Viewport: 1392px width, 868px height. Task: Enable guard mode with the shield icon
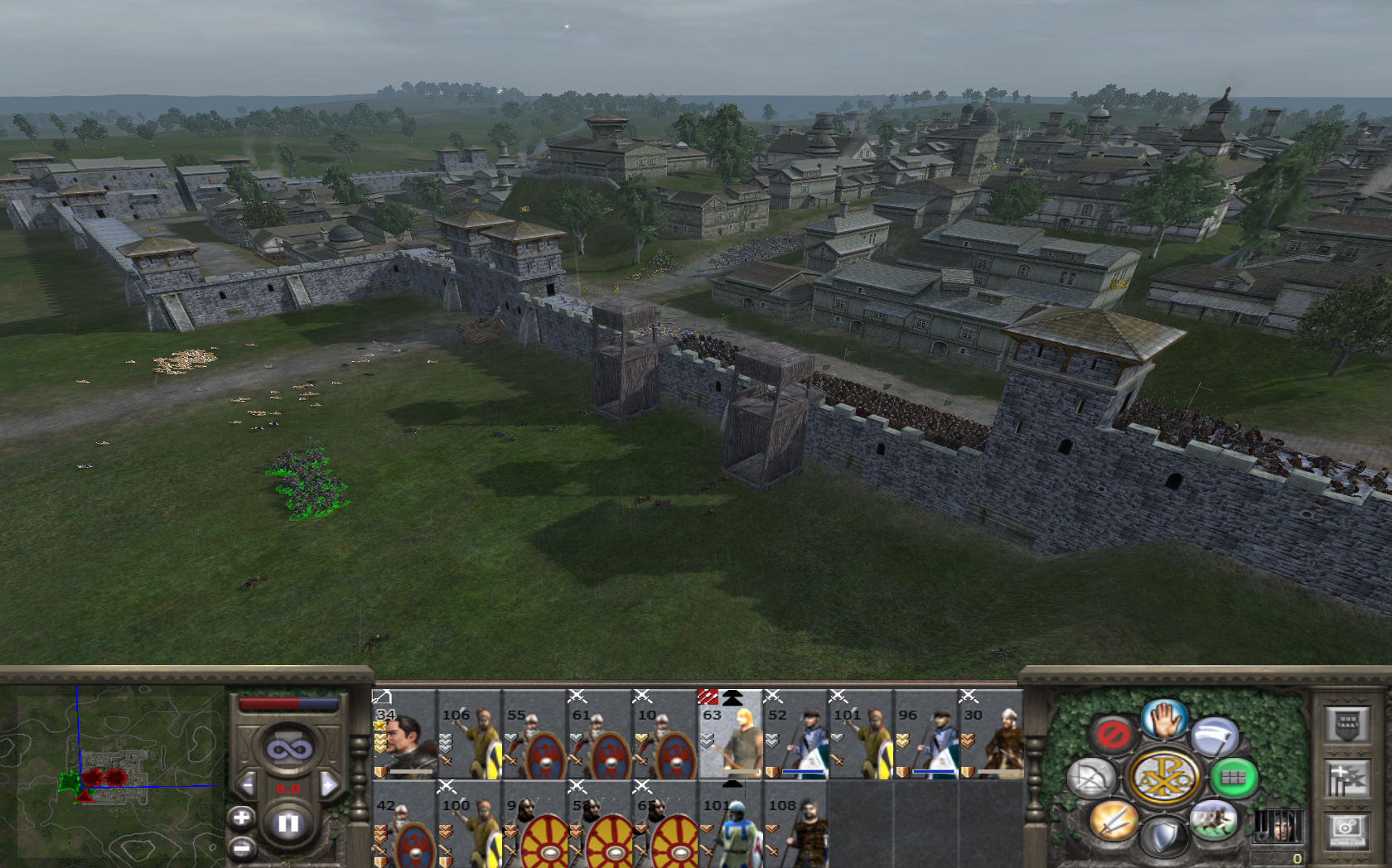[1163, 837]
